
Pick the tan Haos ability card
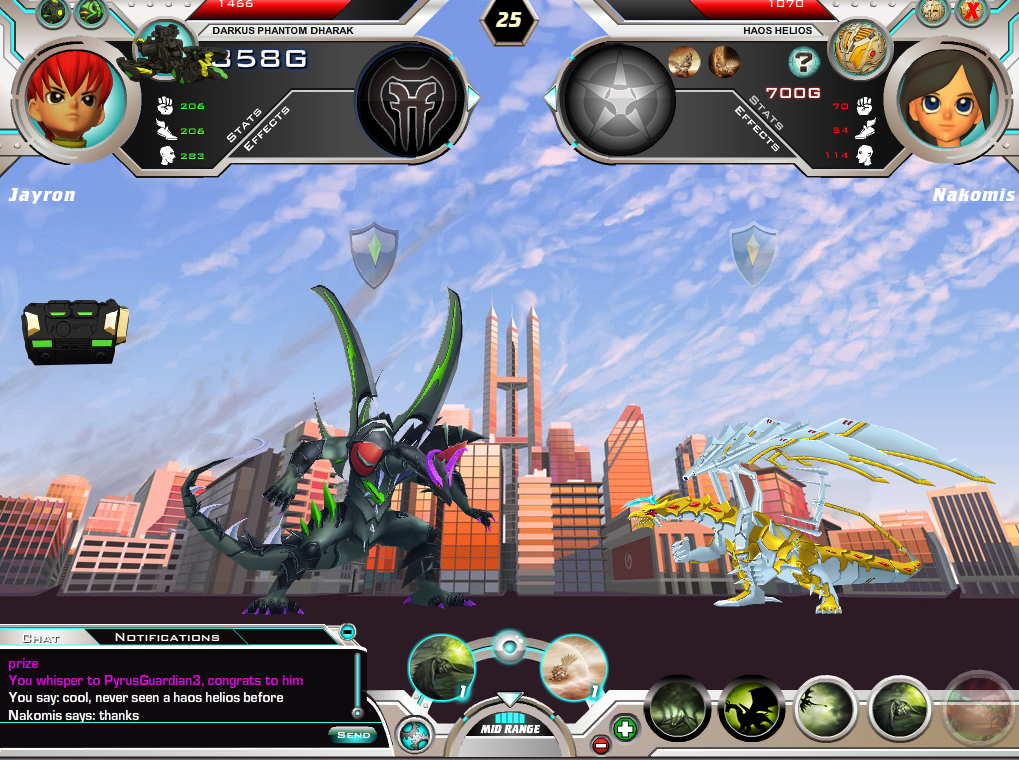574,668
